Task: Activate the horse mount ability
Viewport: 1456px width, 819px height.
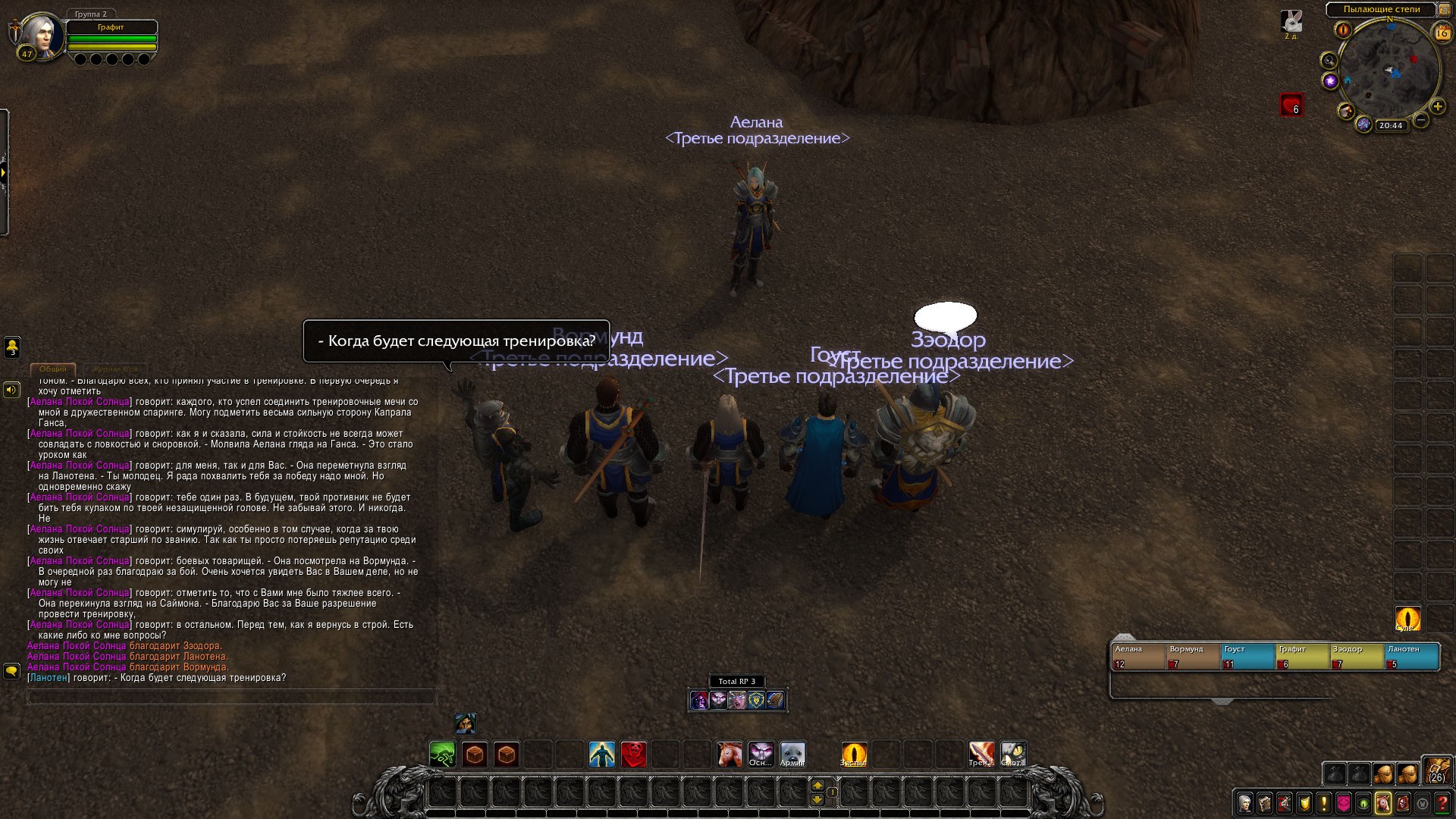Action: tap(730, 755)
